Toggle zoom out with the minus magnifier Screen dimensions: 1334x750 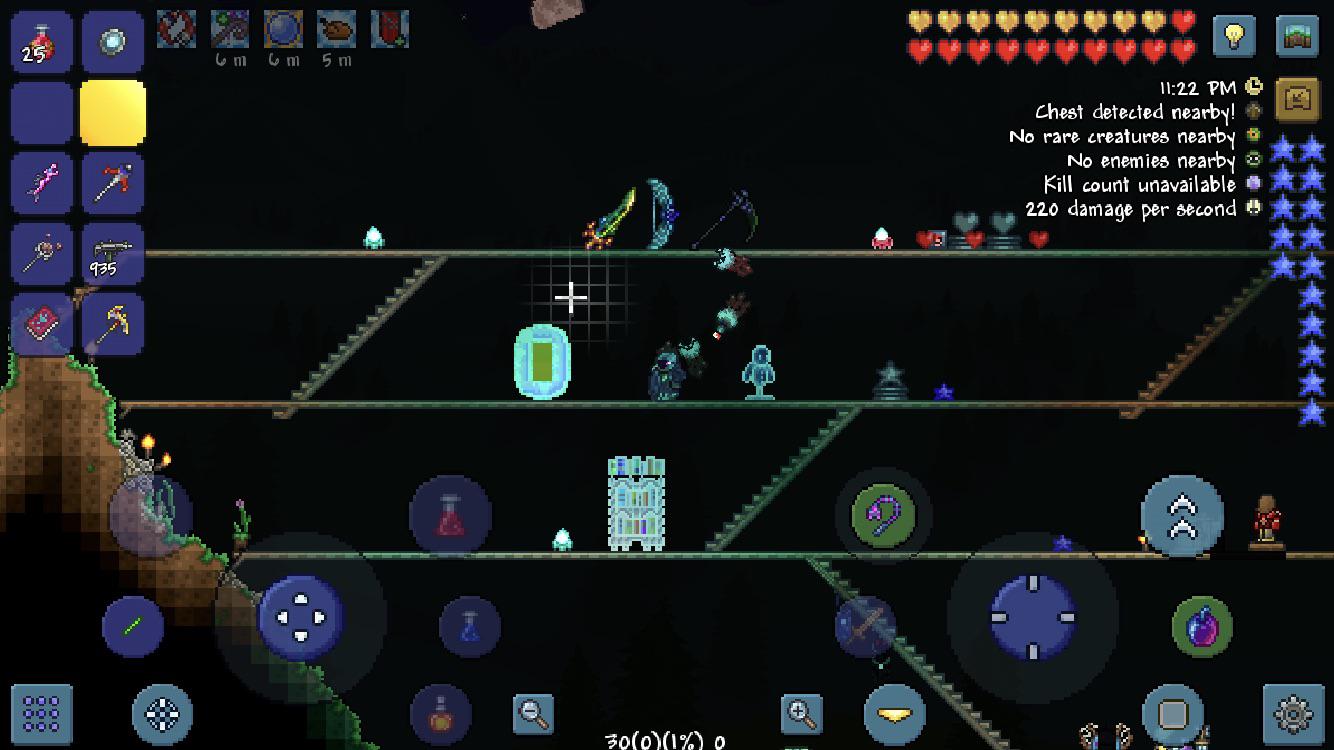(x=532, y=714)
